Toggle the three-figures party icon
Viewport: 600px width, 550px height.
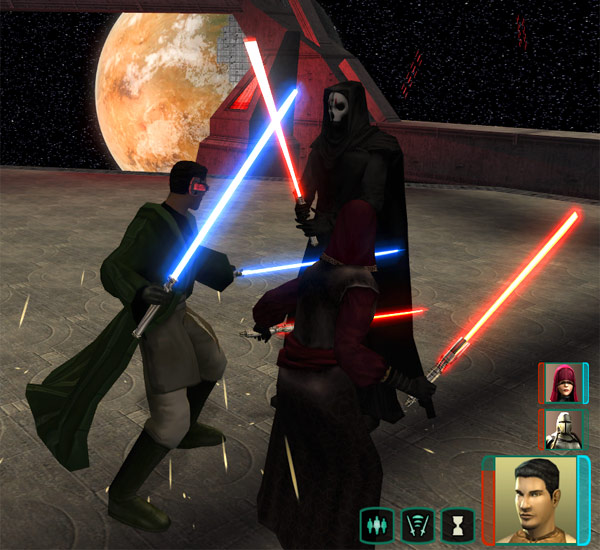[x=376, y=523]
